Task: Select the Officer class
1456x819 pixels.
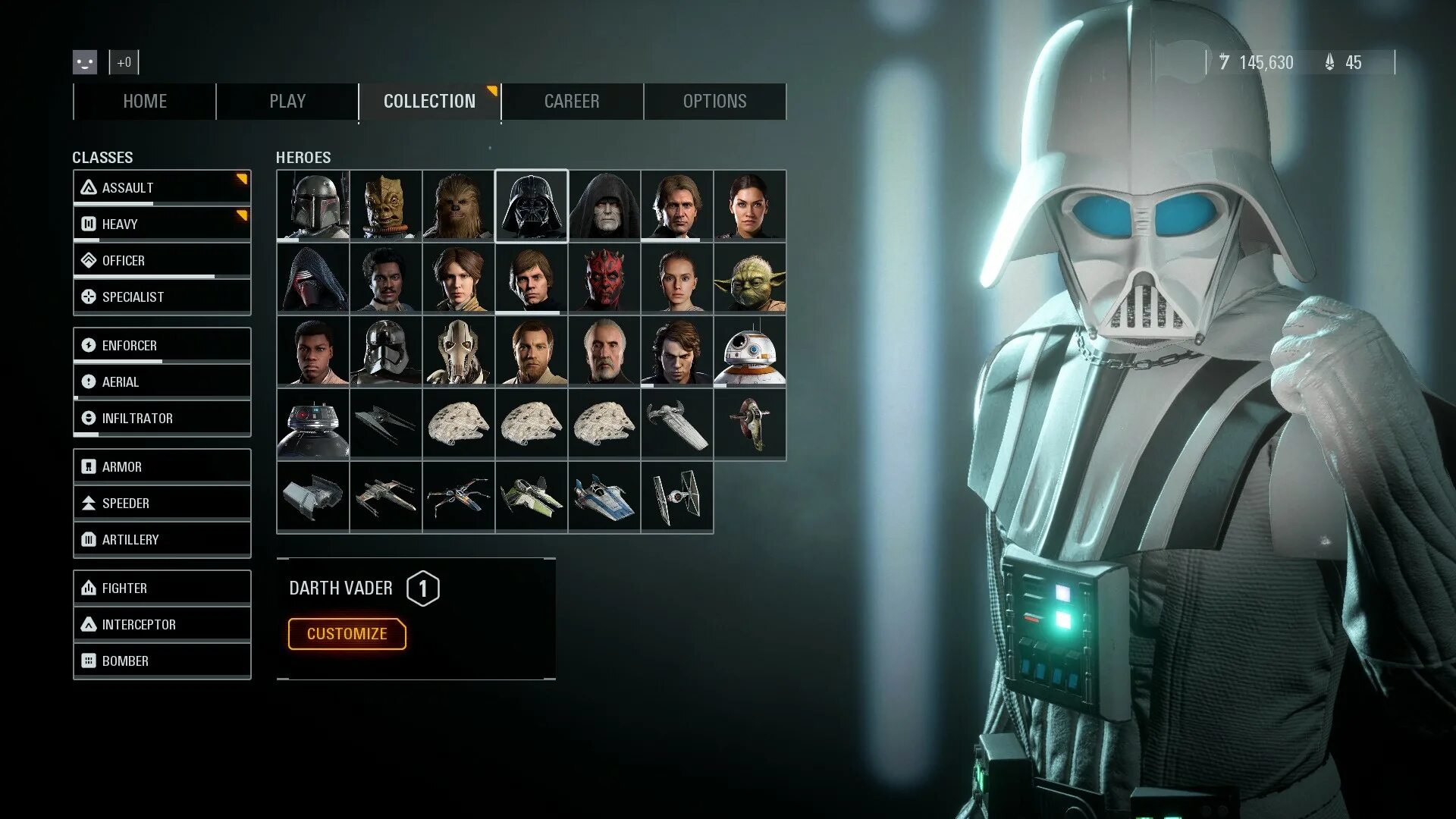Action: coord(162,260)
